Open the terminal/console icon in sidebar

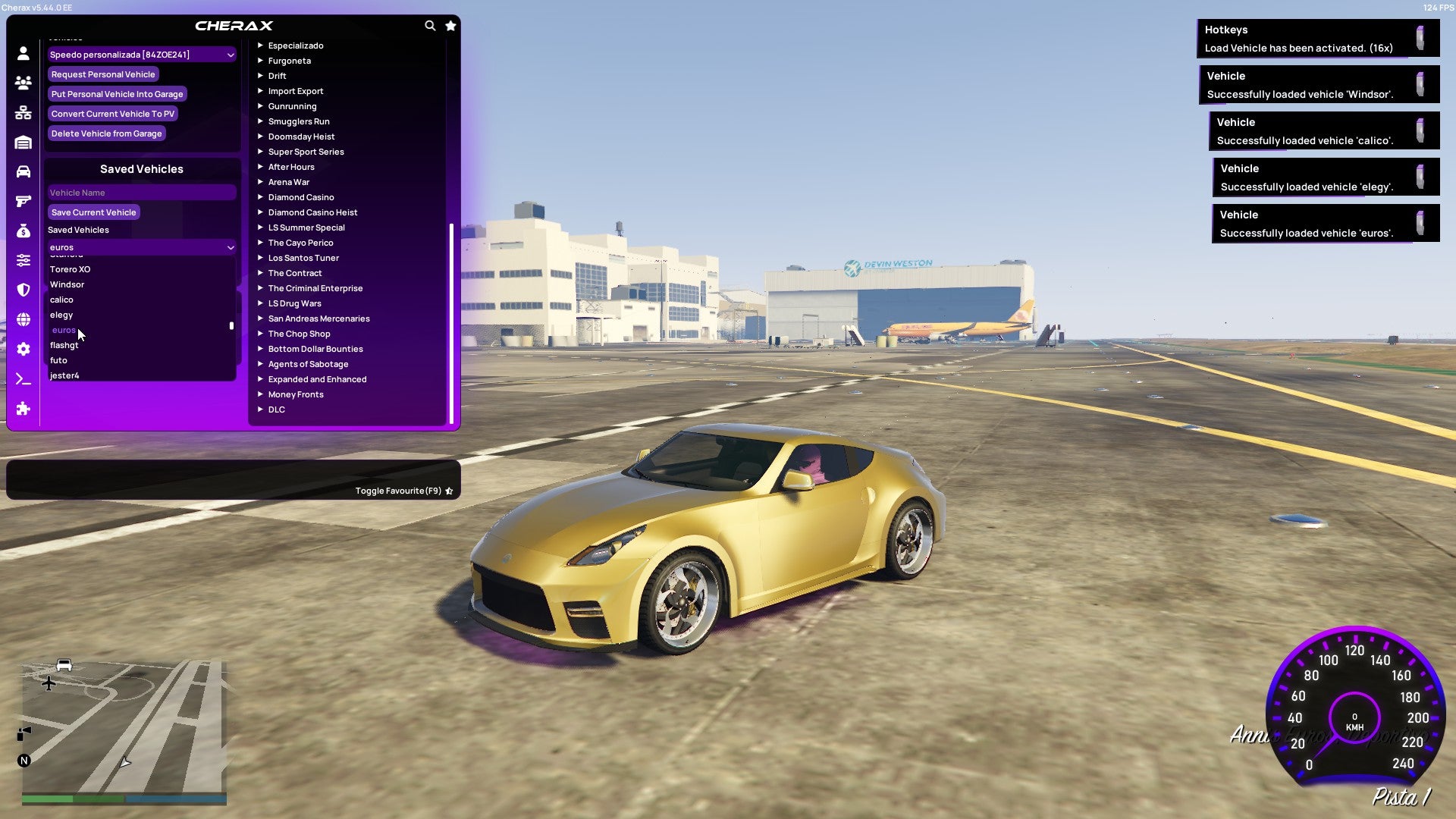click(x=23, y=378)
